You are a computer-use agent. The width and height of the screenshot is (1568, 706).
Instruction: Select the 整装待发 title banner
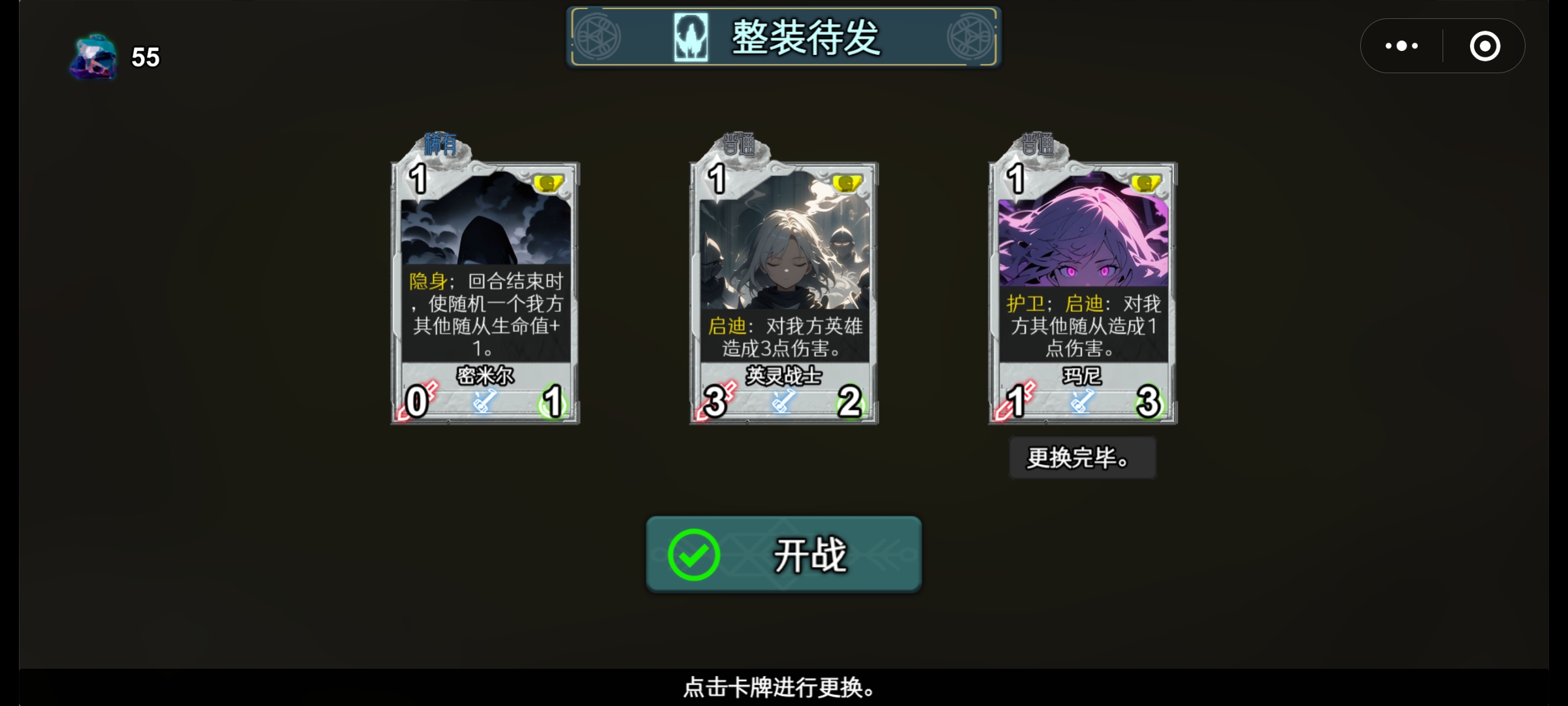[x=784, y=37]
